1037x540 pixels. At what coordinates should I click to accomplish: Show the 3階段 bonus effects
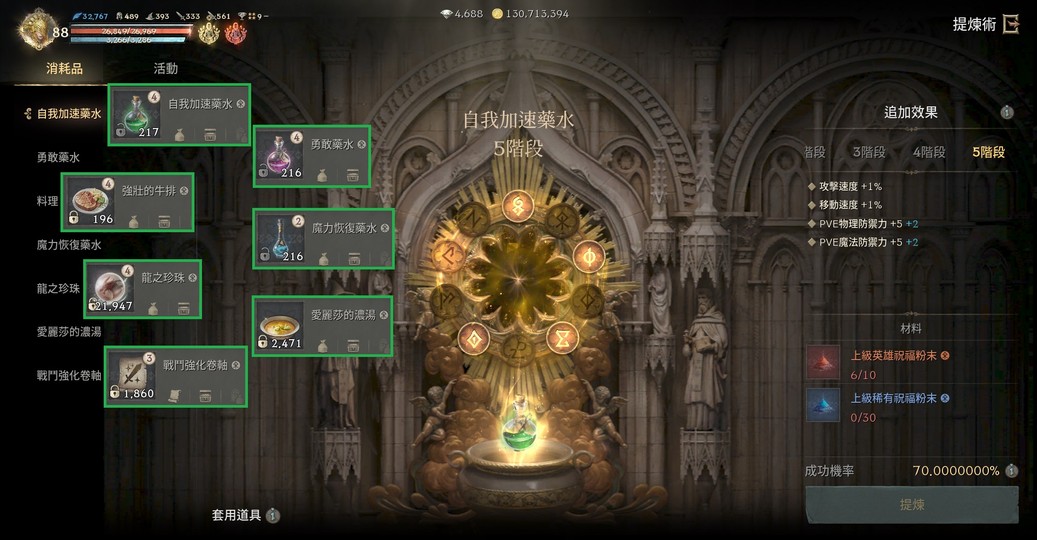868,152
